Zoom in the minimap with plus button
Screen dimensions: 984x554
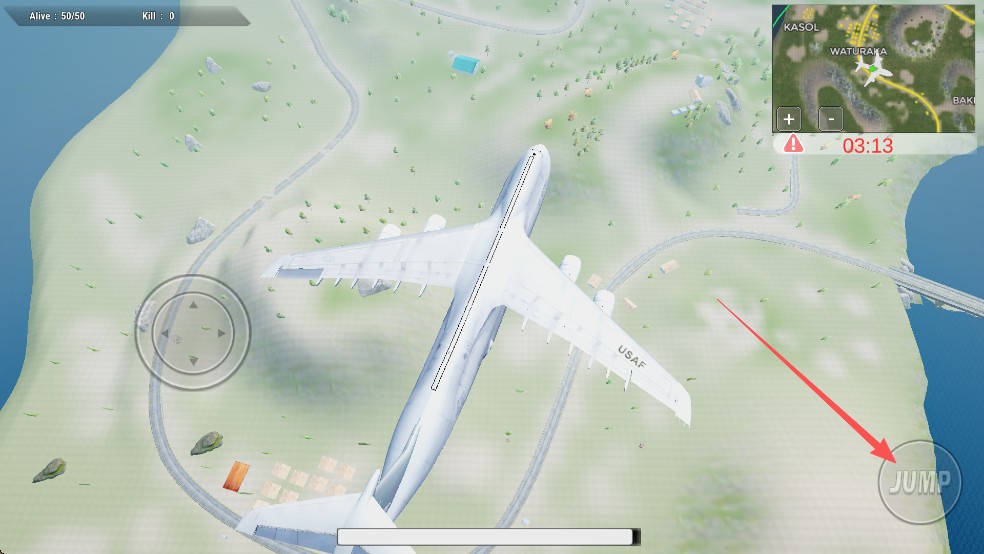(x=790, y=118)
